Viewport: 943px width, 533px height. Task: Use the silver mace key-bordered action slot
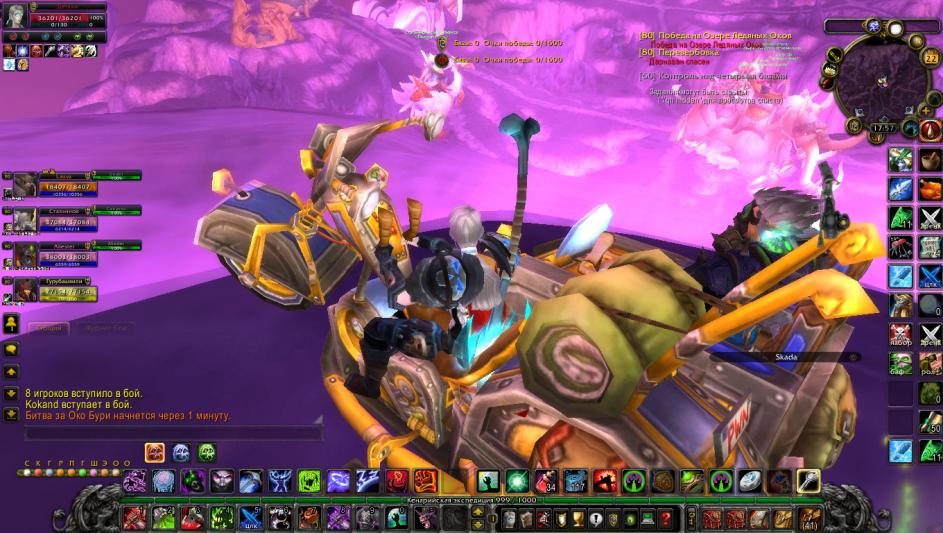coord(807,482)
